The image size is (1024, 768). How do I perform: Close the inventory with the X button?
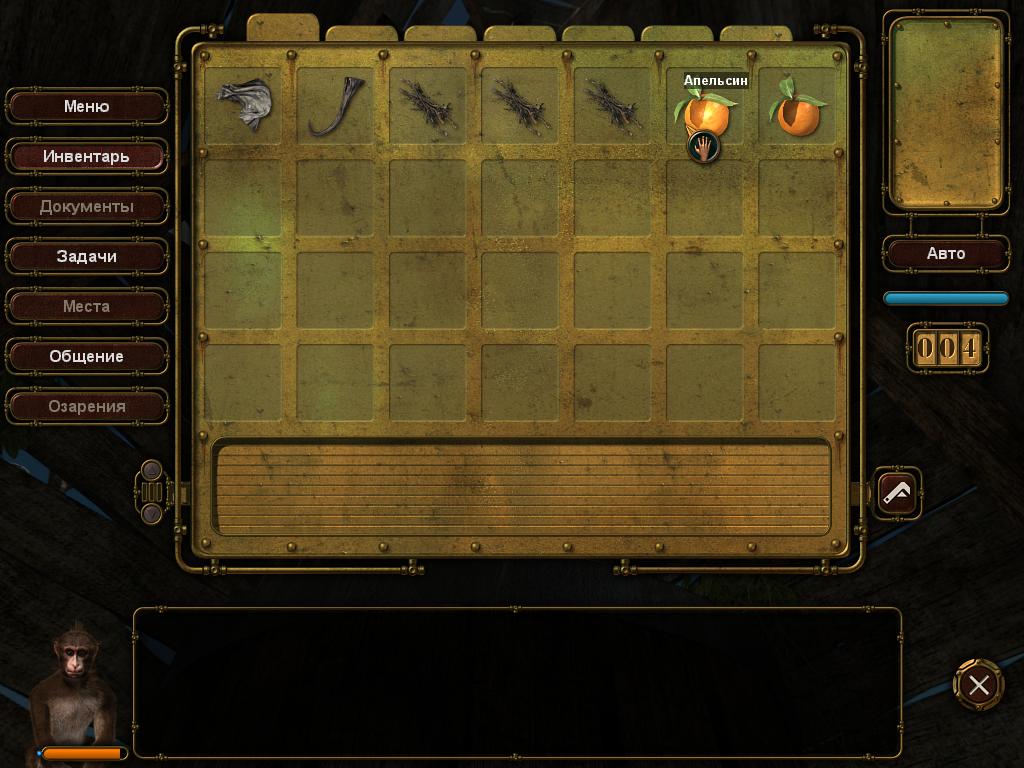point(978,685)
